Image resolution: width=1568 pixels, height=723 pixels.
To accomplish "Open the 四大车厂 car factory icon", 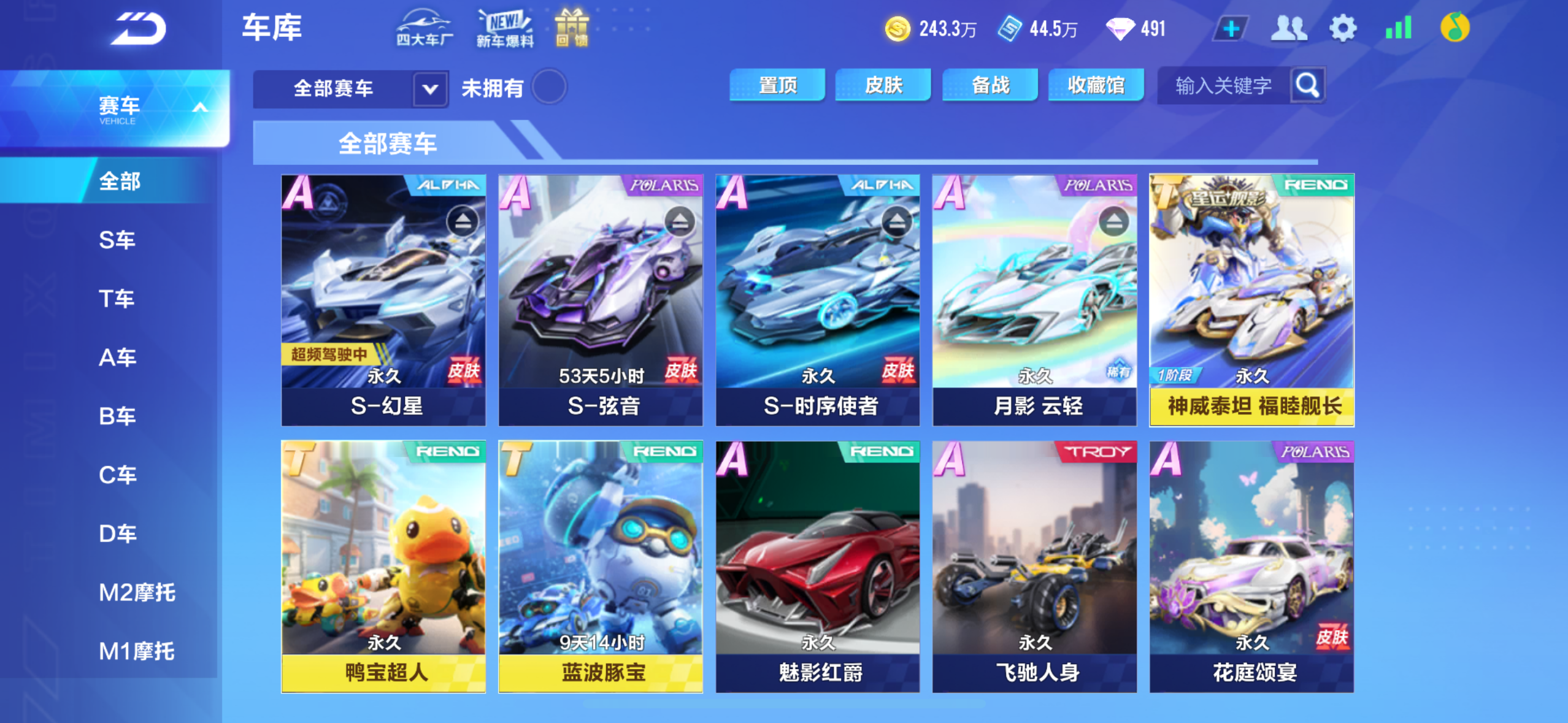I will [425, 28].
